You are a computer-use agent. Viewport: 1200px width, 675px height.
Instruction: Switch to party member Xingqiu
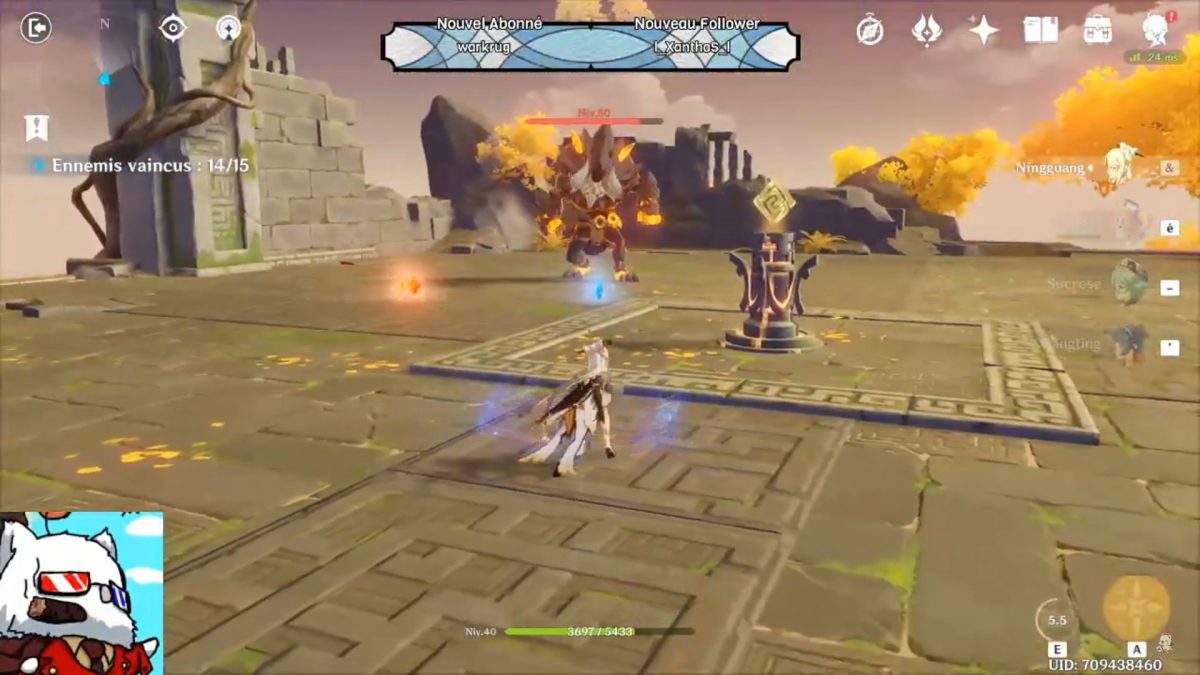(x=1129, y=343)
